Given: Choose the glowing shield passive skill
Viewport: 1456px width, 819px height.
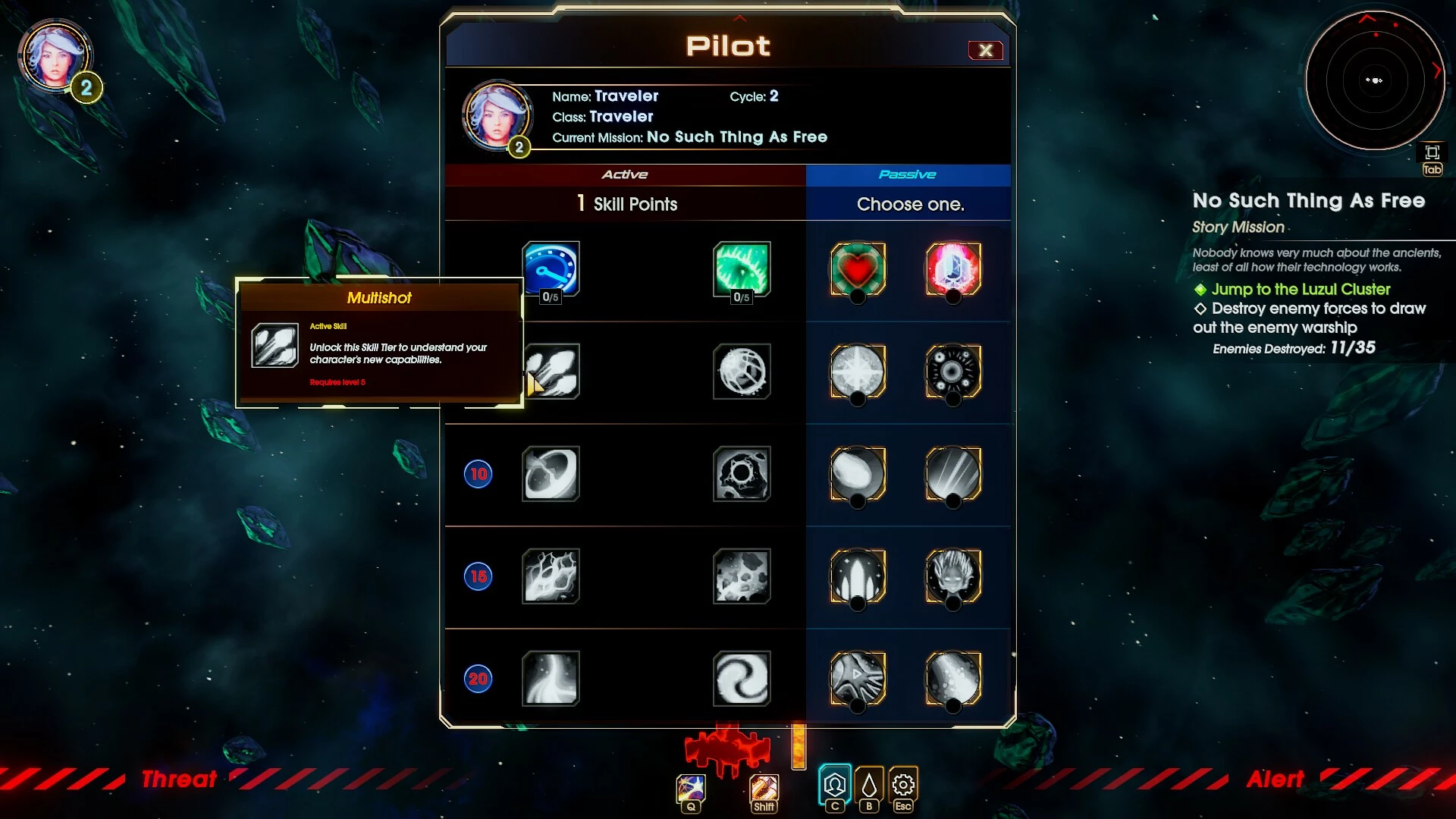Looking at the screenshot, I should (x=953, y=269).
